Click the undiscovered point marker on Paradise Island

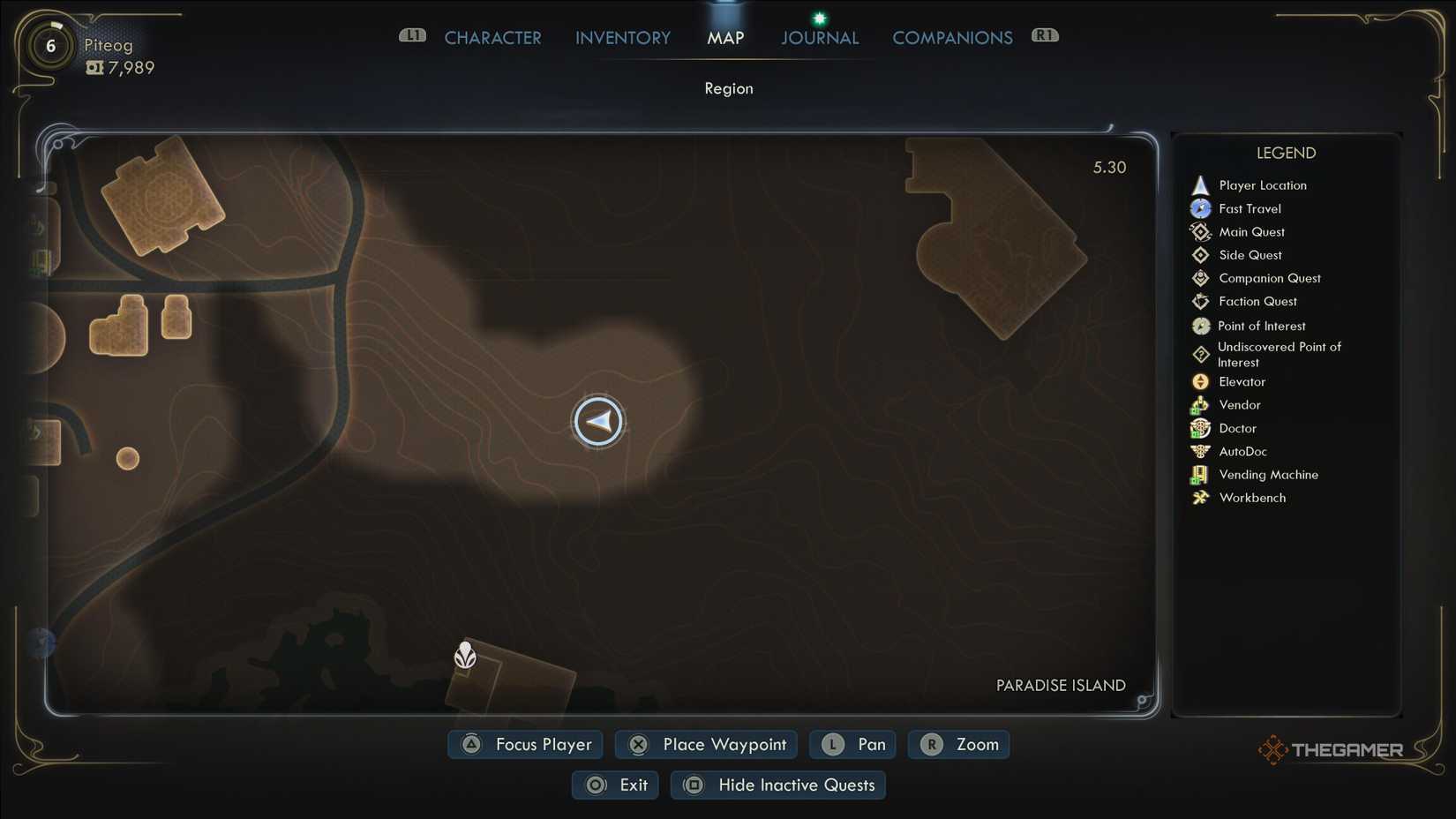click(x=465, y=657)
